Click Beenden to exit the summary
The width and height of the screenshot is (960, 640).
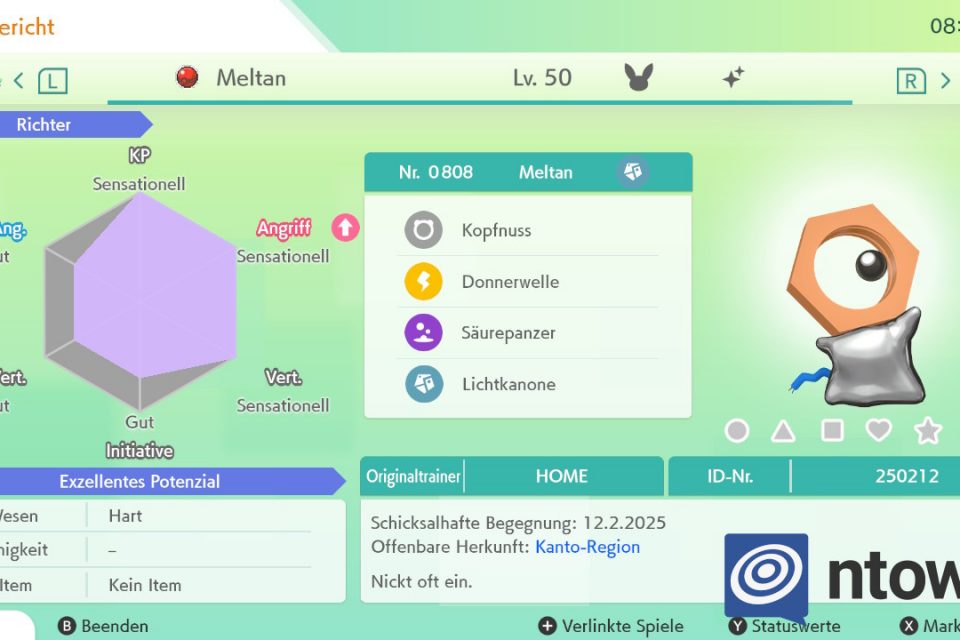(x=103, y=626)
